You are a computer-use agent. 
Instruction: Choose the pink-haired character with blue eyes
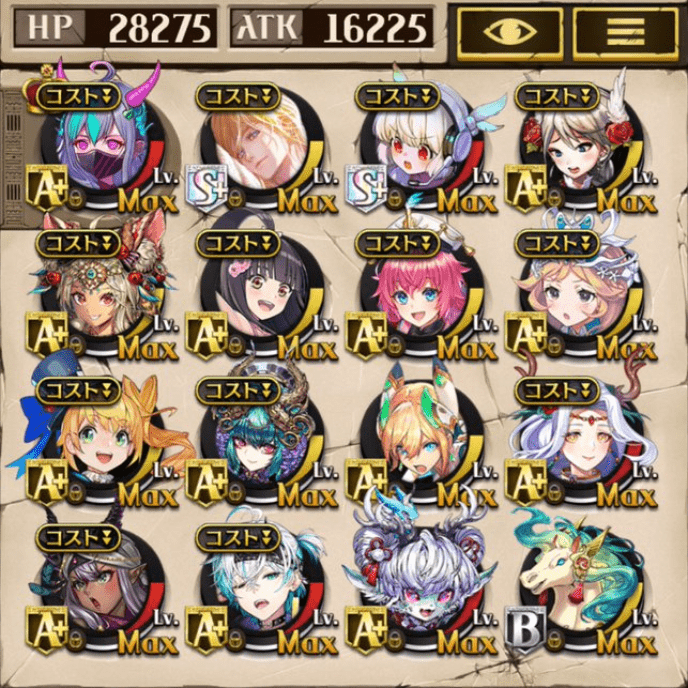[x=420, y=295]
